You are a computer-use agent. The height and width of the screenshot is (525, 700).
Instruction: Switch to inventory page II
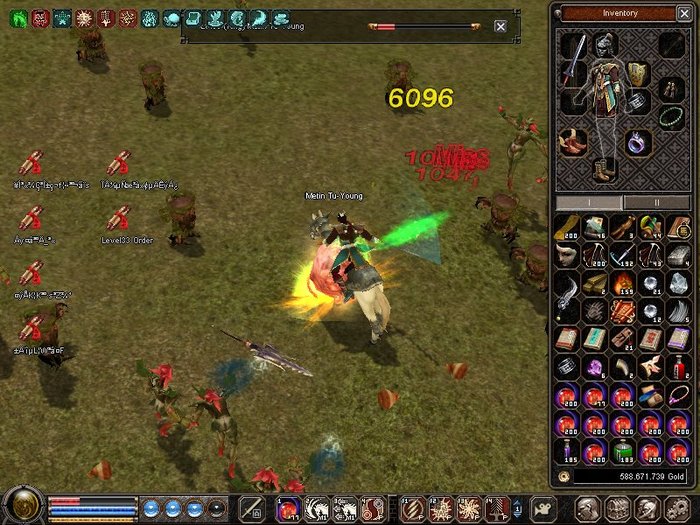pyautogui.click(x=656, y=201)
